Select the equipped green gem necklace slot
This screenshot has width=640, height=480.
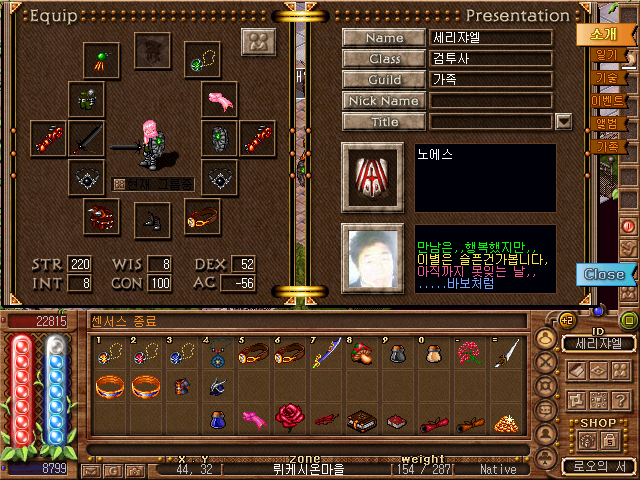202,56
